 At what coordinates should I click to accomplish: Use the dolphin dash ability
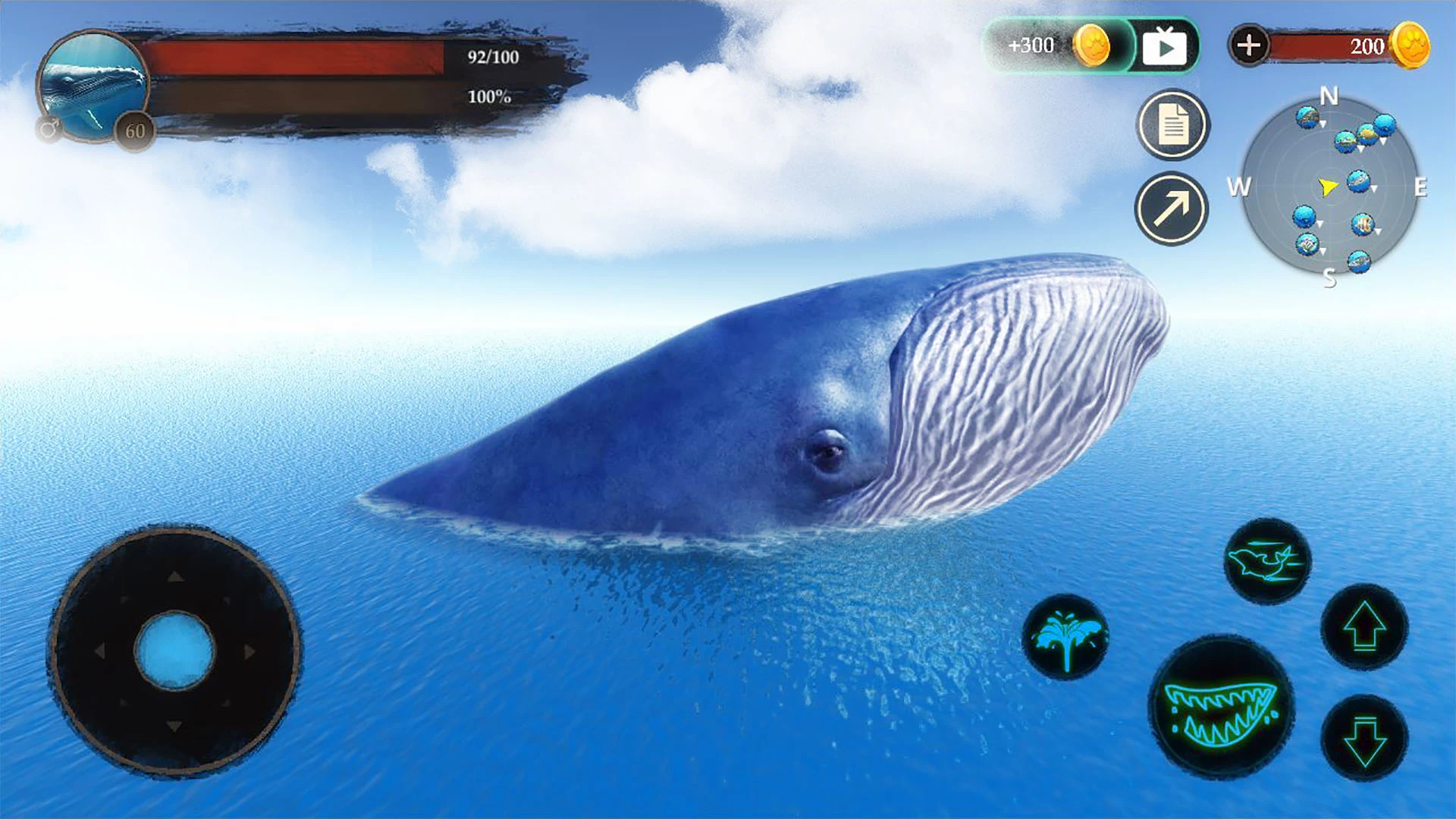pos(1267,561)
